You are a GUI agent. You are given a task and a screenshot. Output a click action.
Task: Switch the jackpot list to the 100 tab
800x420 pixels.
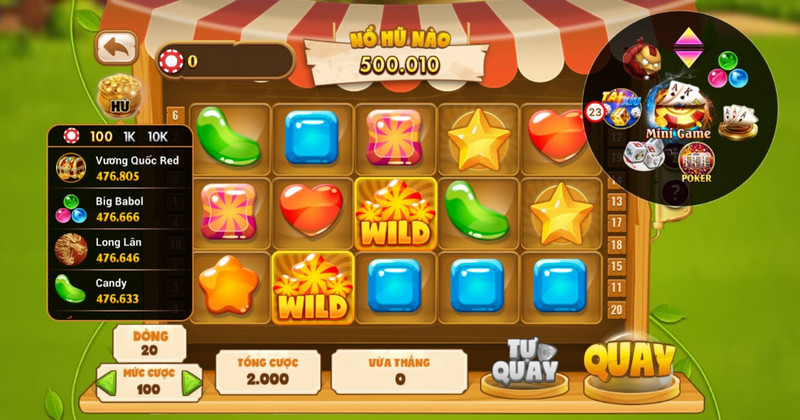[x=100, y=136]
